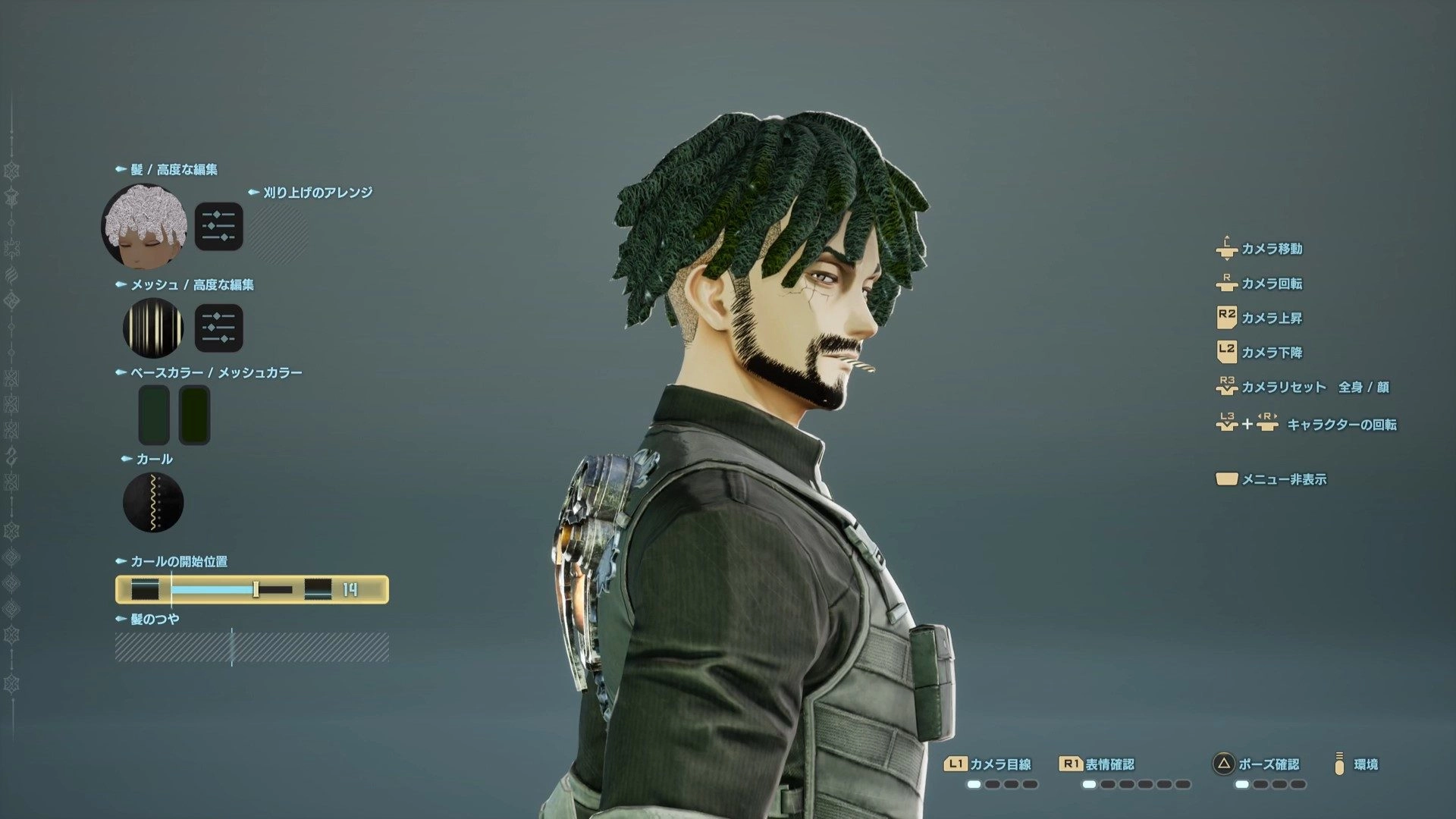The image size is (1456, 819).
Task: Click the R2 camera ascend icon
Action: point(1227,318)
